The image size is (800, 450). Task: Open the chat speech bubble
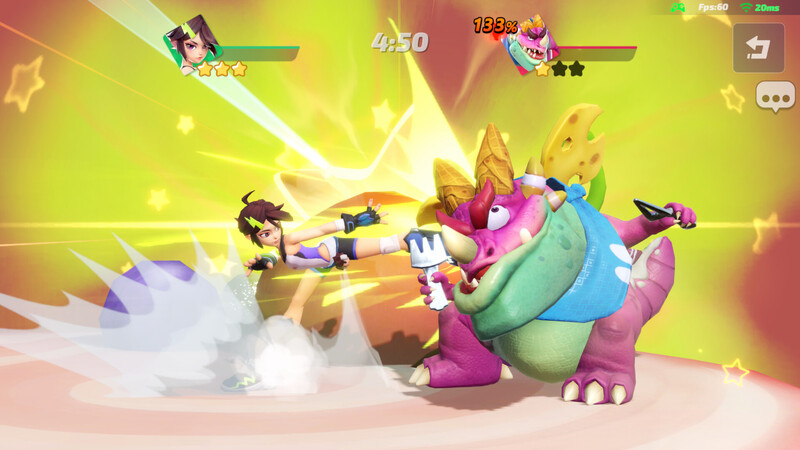point(774,97)
